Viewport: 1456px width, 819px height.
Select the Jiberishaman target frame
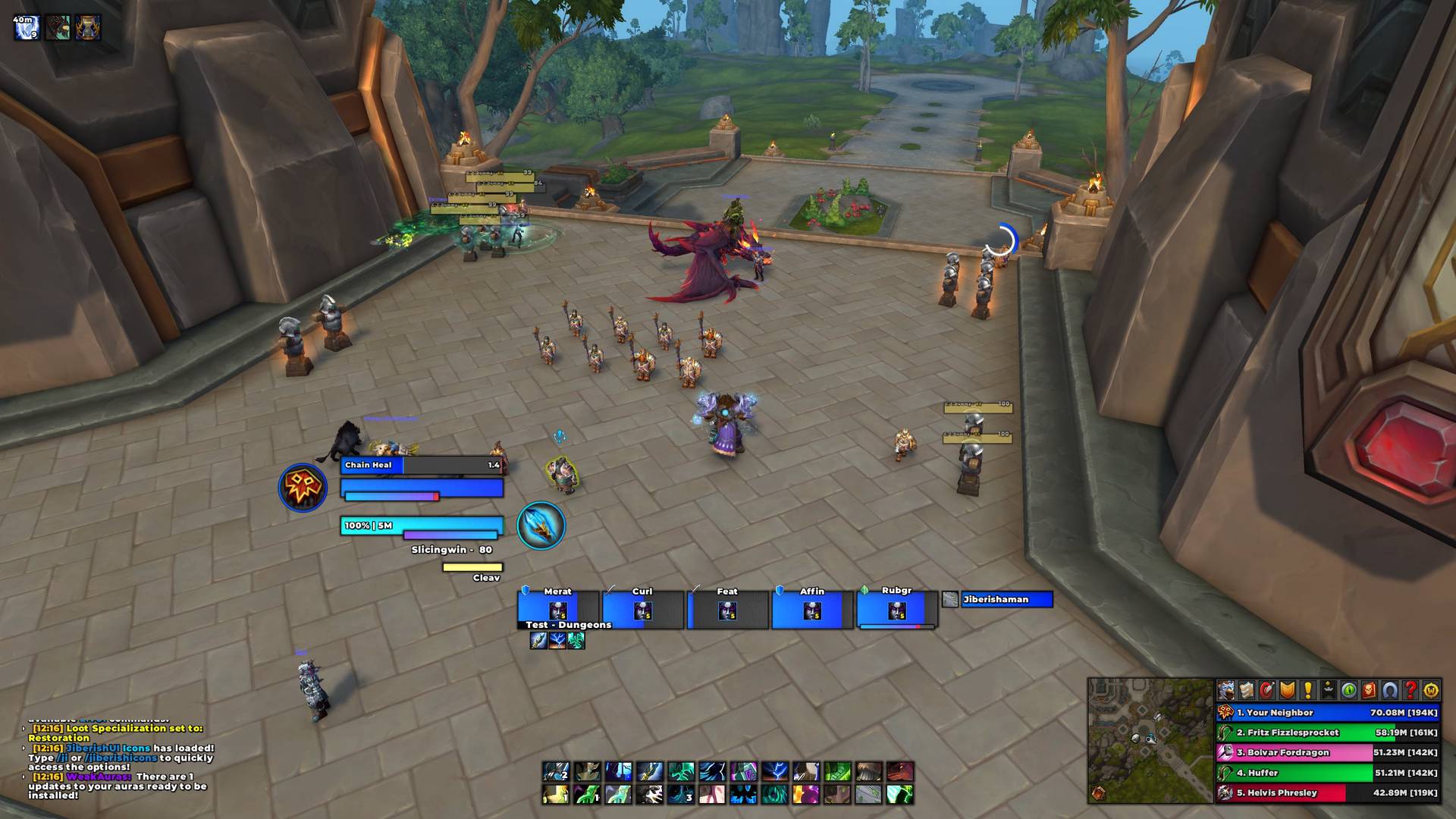[1006, 600]
